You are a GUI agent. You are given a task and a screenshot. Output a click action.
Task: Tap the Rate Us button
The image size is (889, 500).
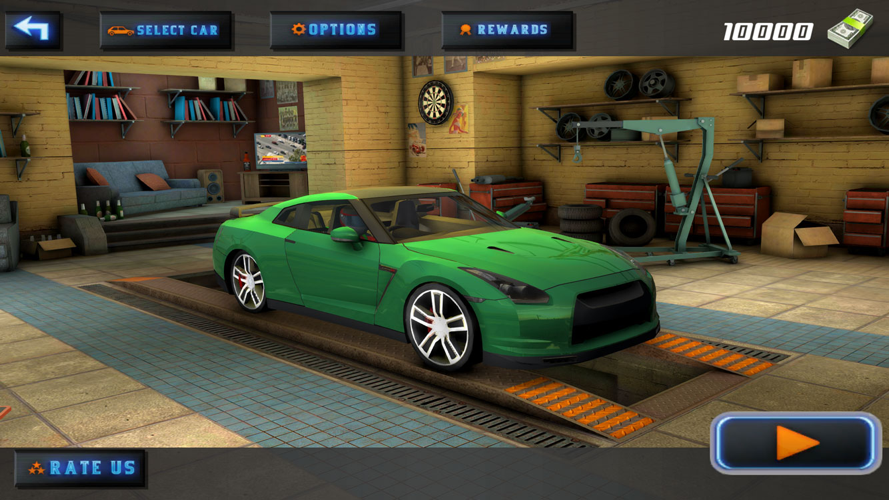point(80,468)
